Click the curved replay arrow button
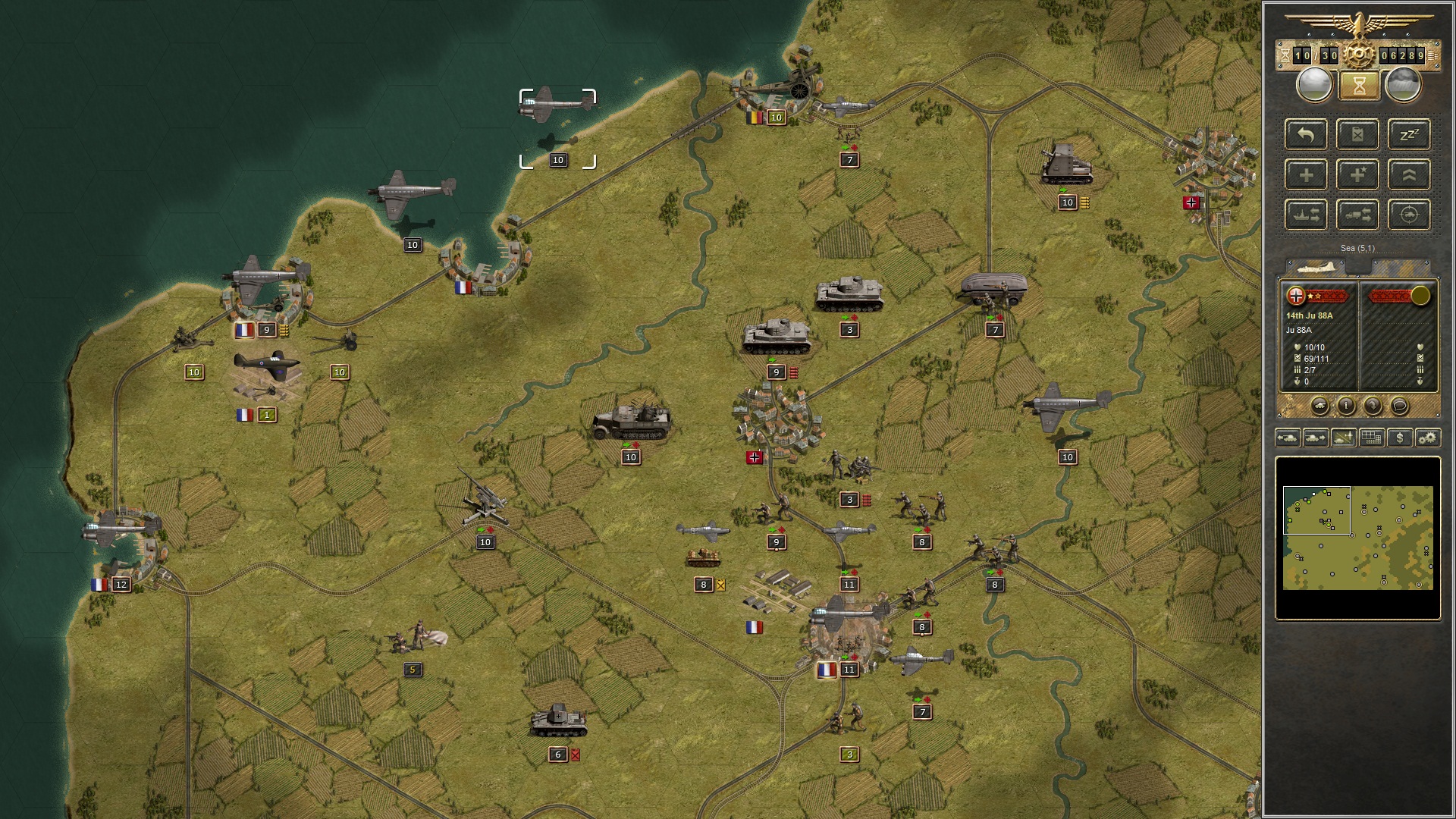Image resolution: width=1456 pixels, height=819 pixels. click(x=1373, y=406)
